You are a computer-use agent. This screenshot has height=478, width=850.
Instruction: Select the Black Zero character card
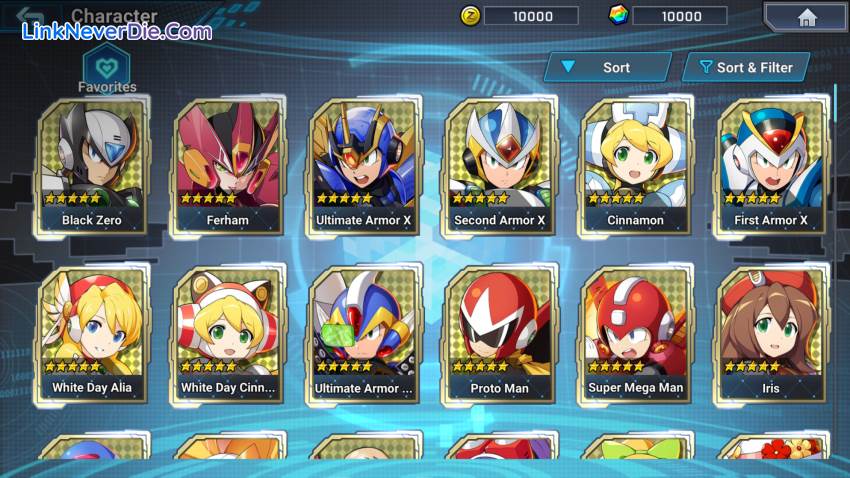pos(91,166)
